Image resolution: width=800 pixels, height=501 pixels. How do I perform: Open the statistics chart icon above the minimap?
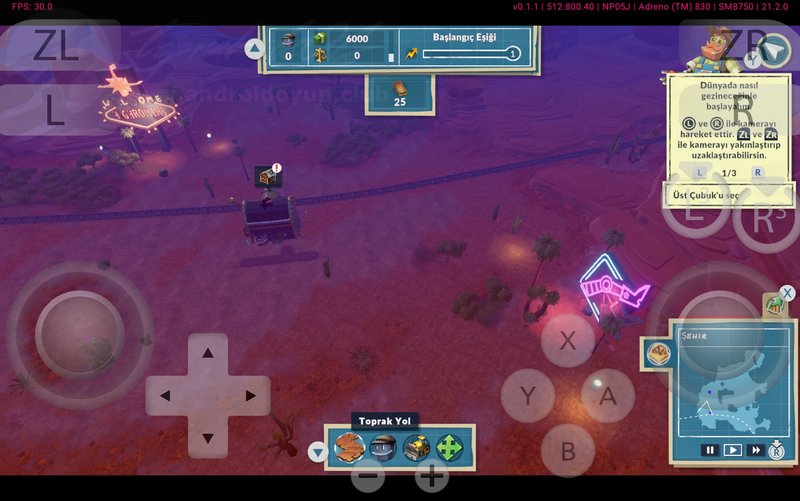(775, 306)
